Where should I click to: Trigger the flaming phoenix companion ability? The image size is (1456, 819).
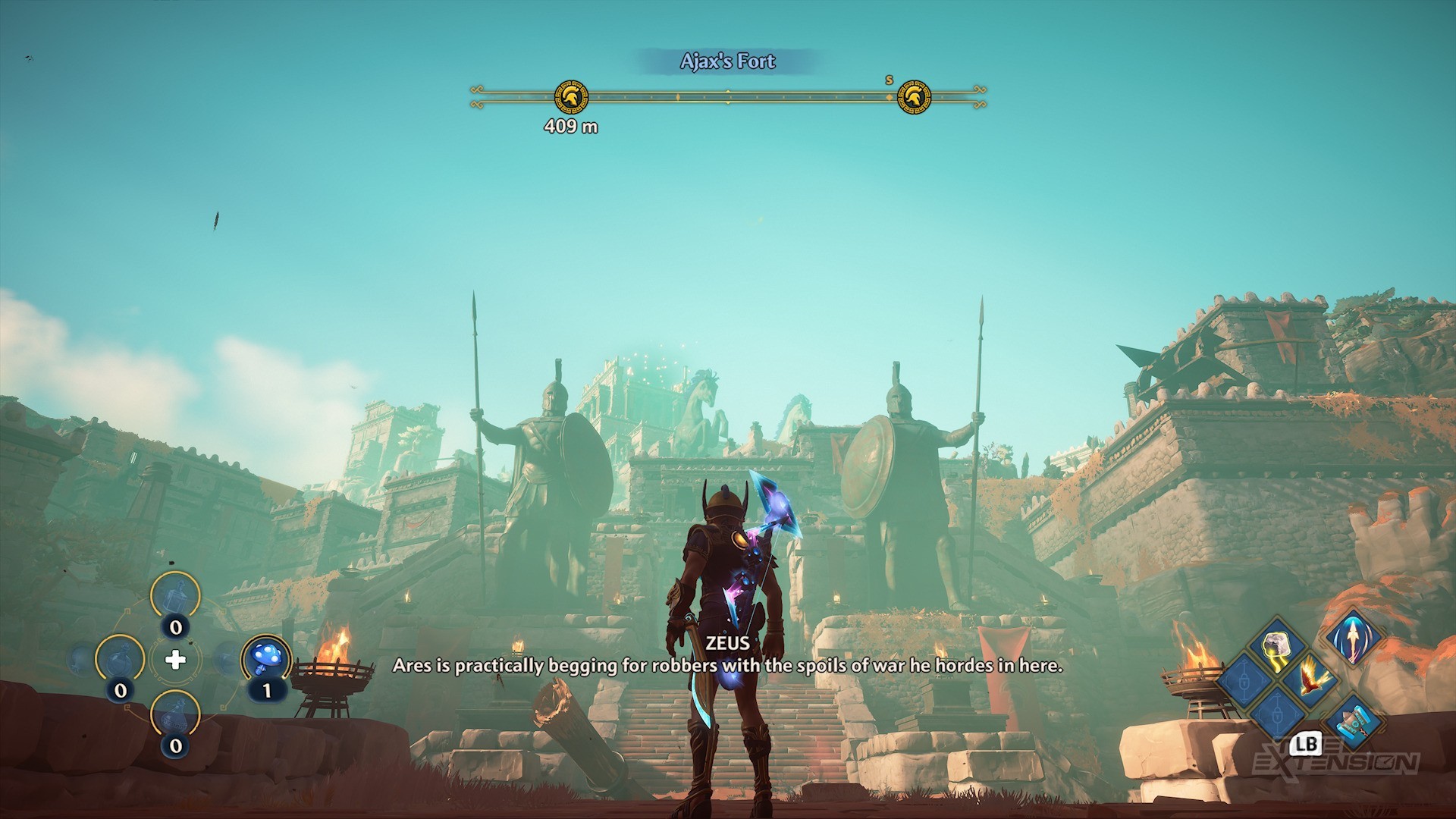1310,677
